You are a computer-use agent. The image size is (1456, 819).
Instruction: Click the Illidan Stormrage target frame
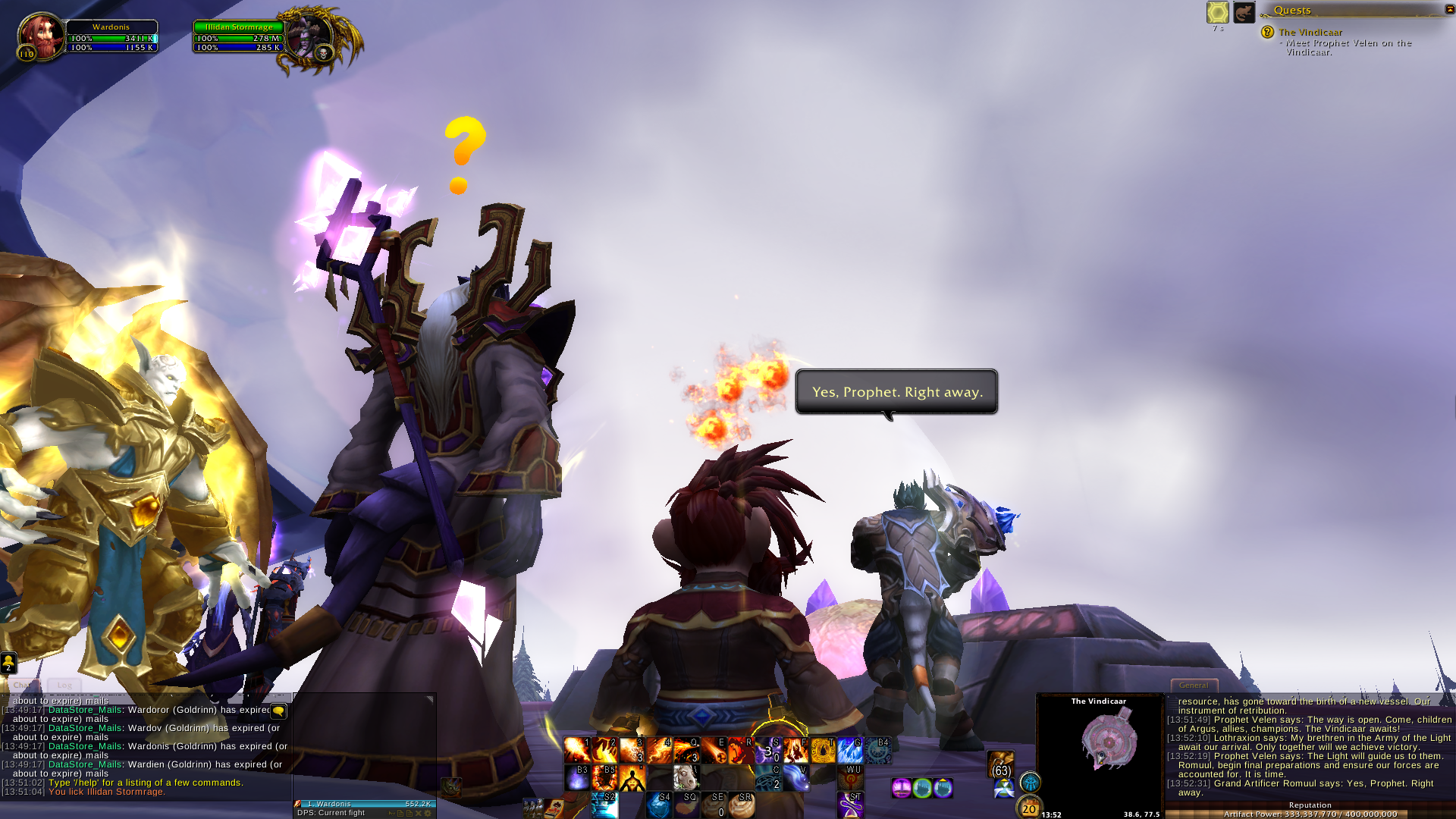coord(239,37)
